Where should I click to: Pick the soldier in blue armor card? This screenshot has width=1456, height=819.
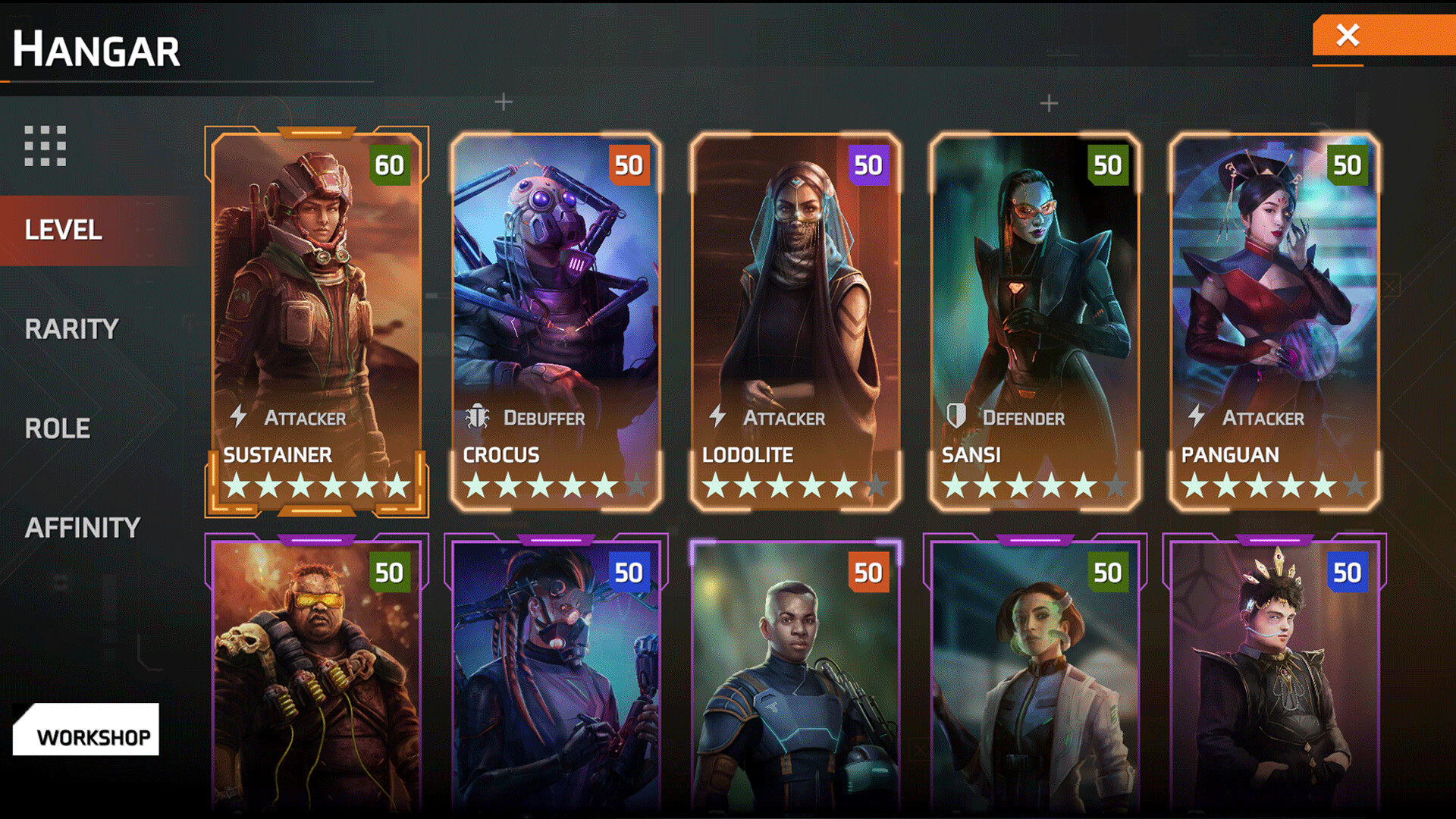pos(795,675)
